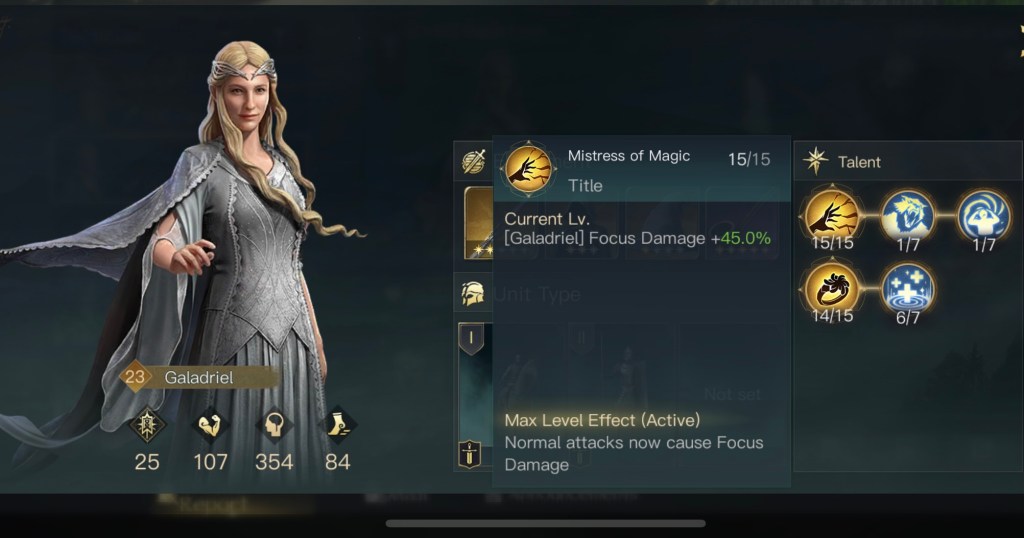The width and height of the screenshot is (1024, 538).
Task: Choose the golden ring talent at 14/15
Action: pyautogui.click(x=832, y=288)
